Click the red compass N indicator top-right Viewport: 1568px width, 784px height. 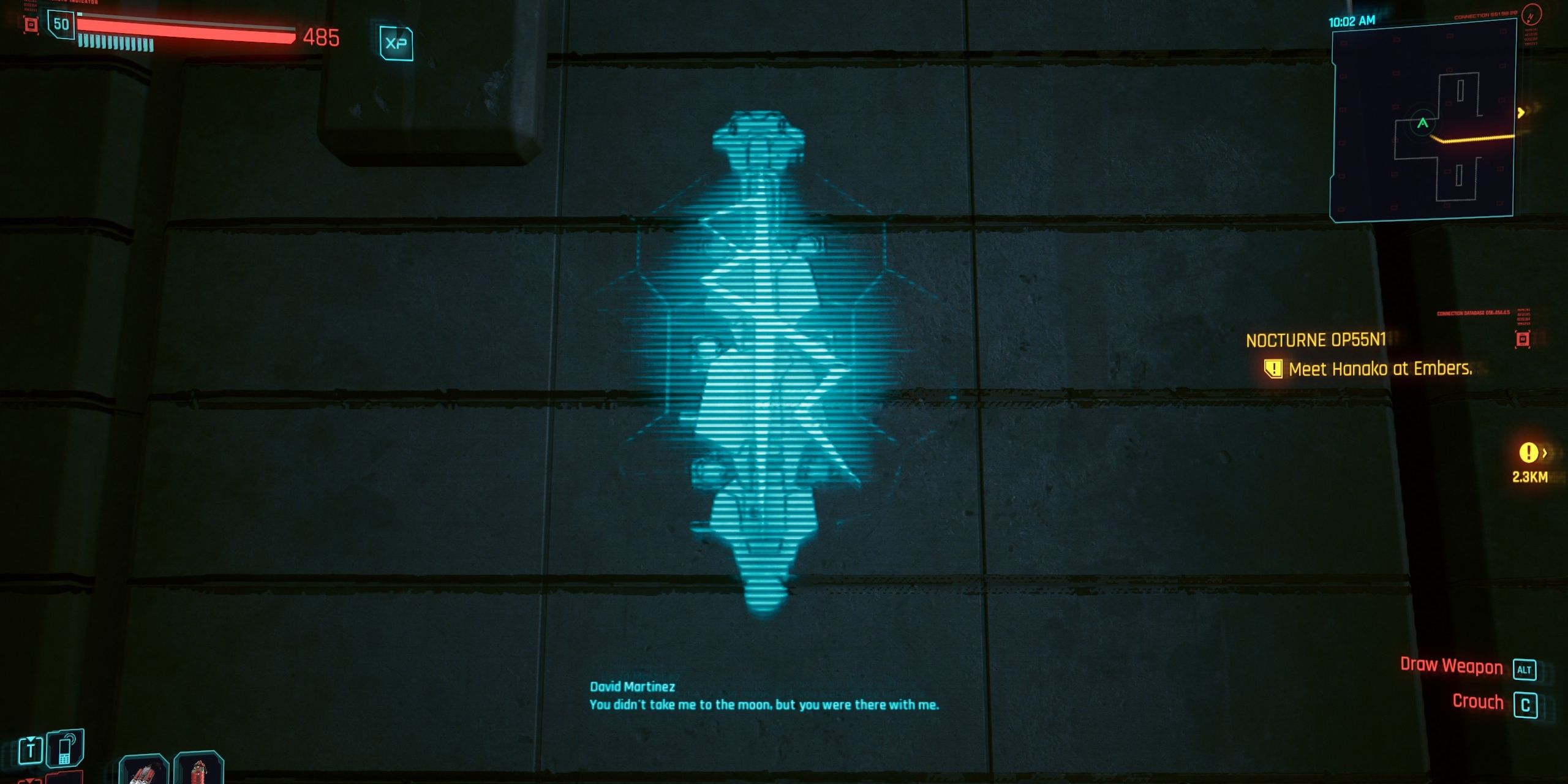1532,16
